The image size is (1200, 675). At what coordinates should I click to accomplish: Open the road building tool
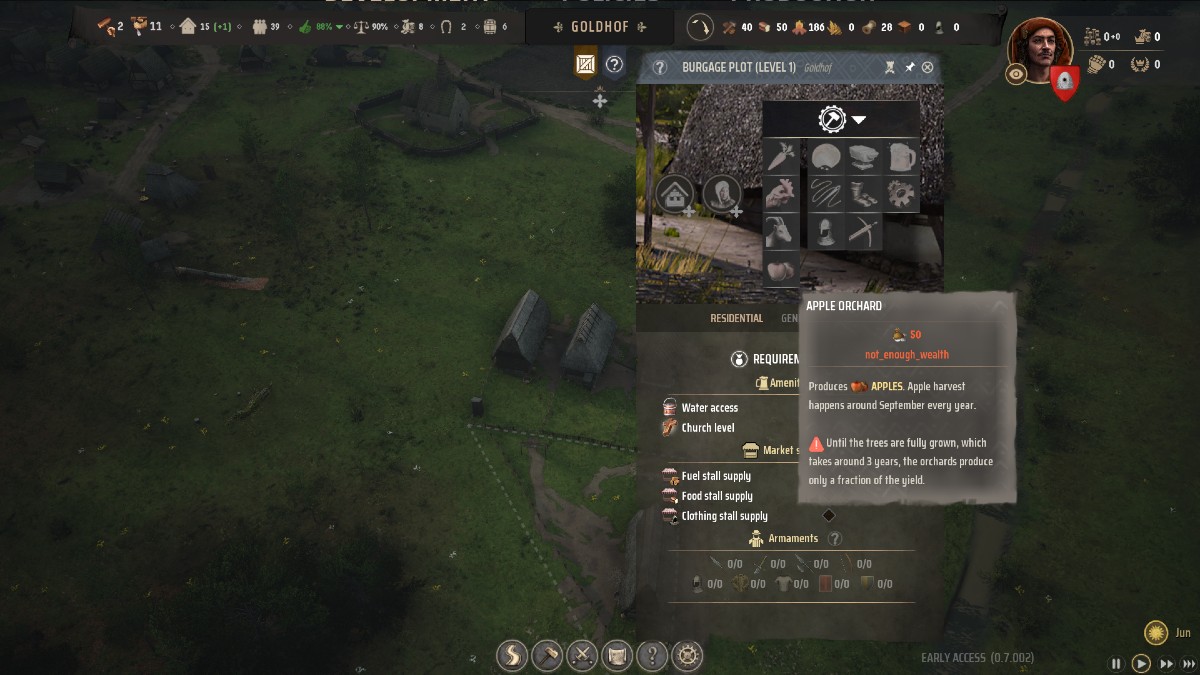point(512,656)
